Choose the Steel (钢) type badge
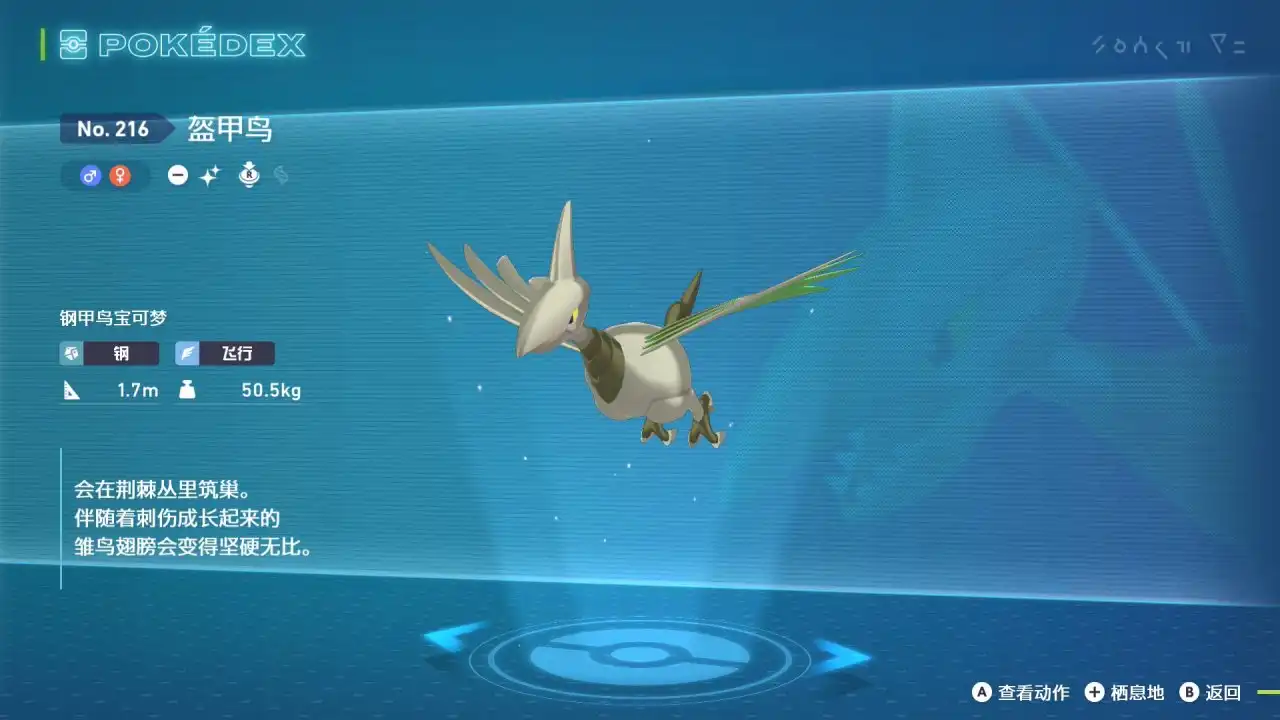The image size is (1280, 720). pyautogui.click(x=109, y=353)
